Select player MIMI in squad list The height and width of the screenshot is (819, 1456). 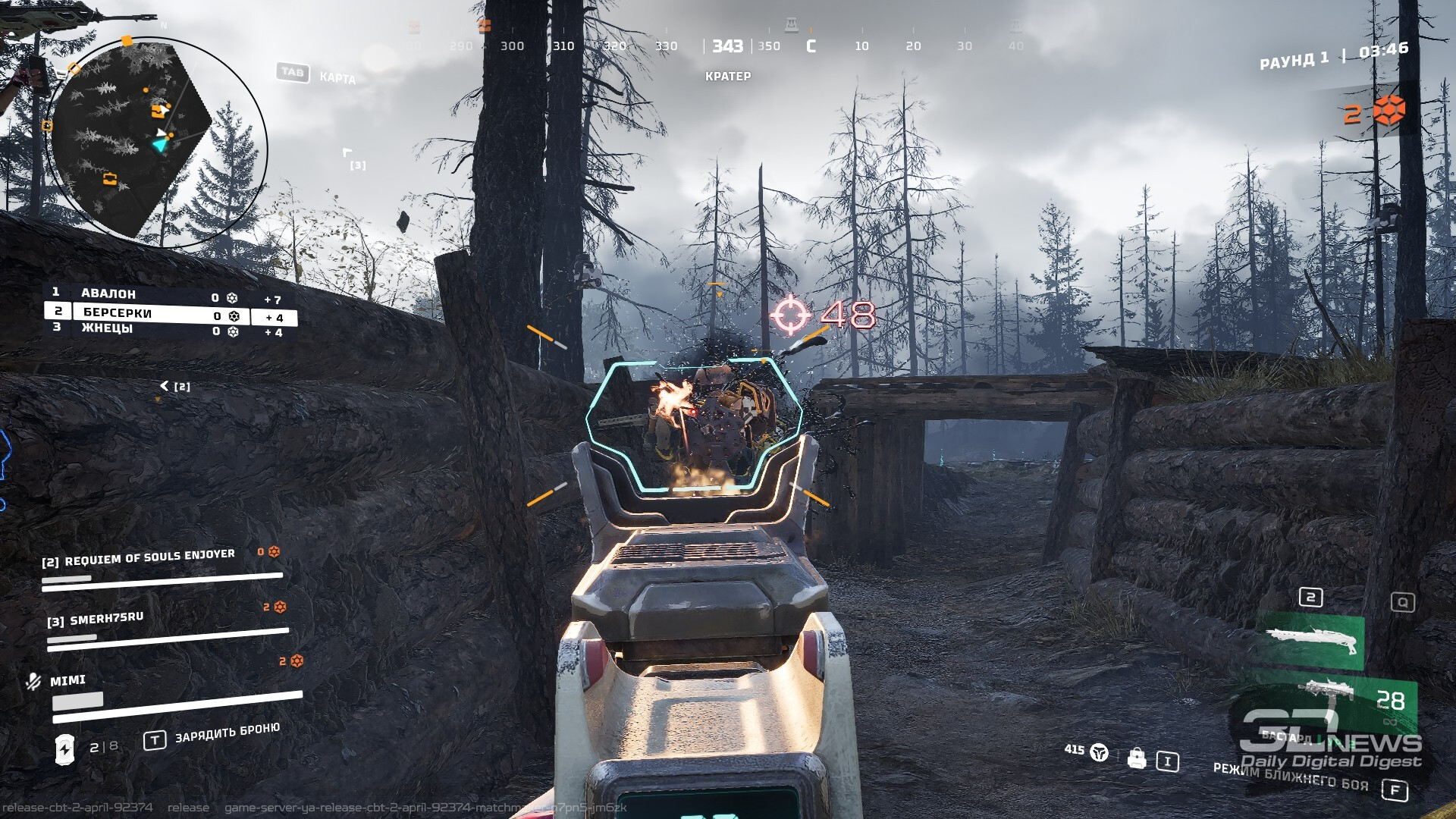click(x=68, y=680)
